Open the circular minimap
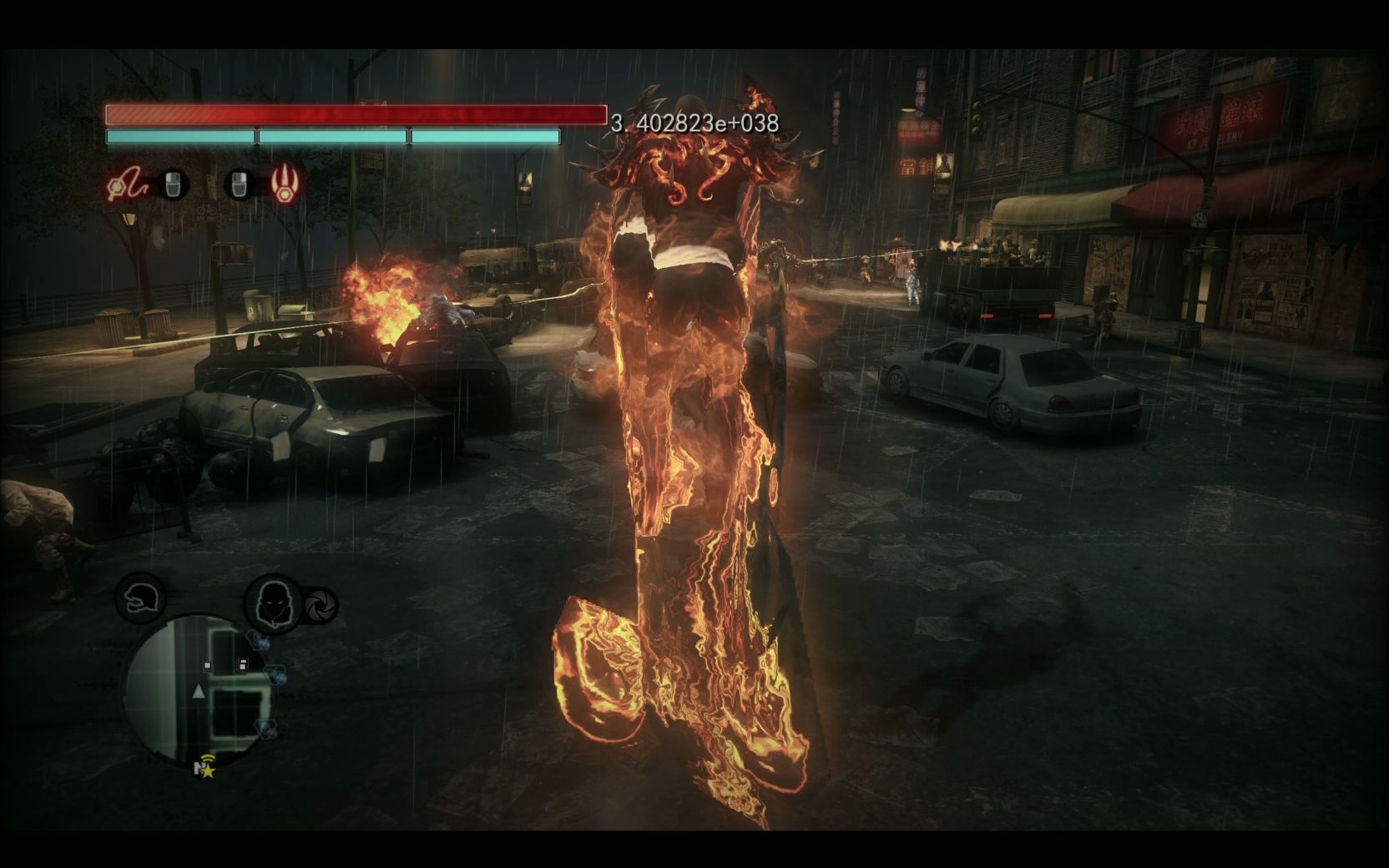This screenshot has height=868, width=1389. tap(199, 691)
